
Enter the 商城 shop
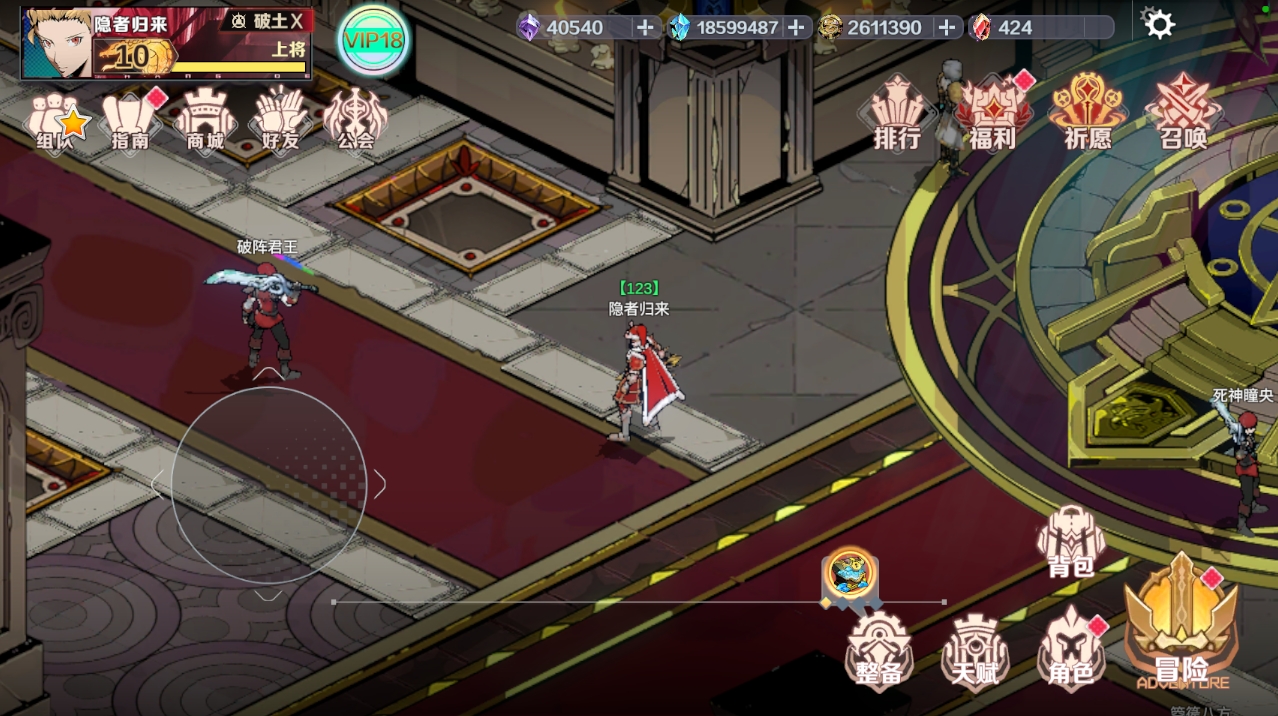pyautogui.click(x=205, y=121)
